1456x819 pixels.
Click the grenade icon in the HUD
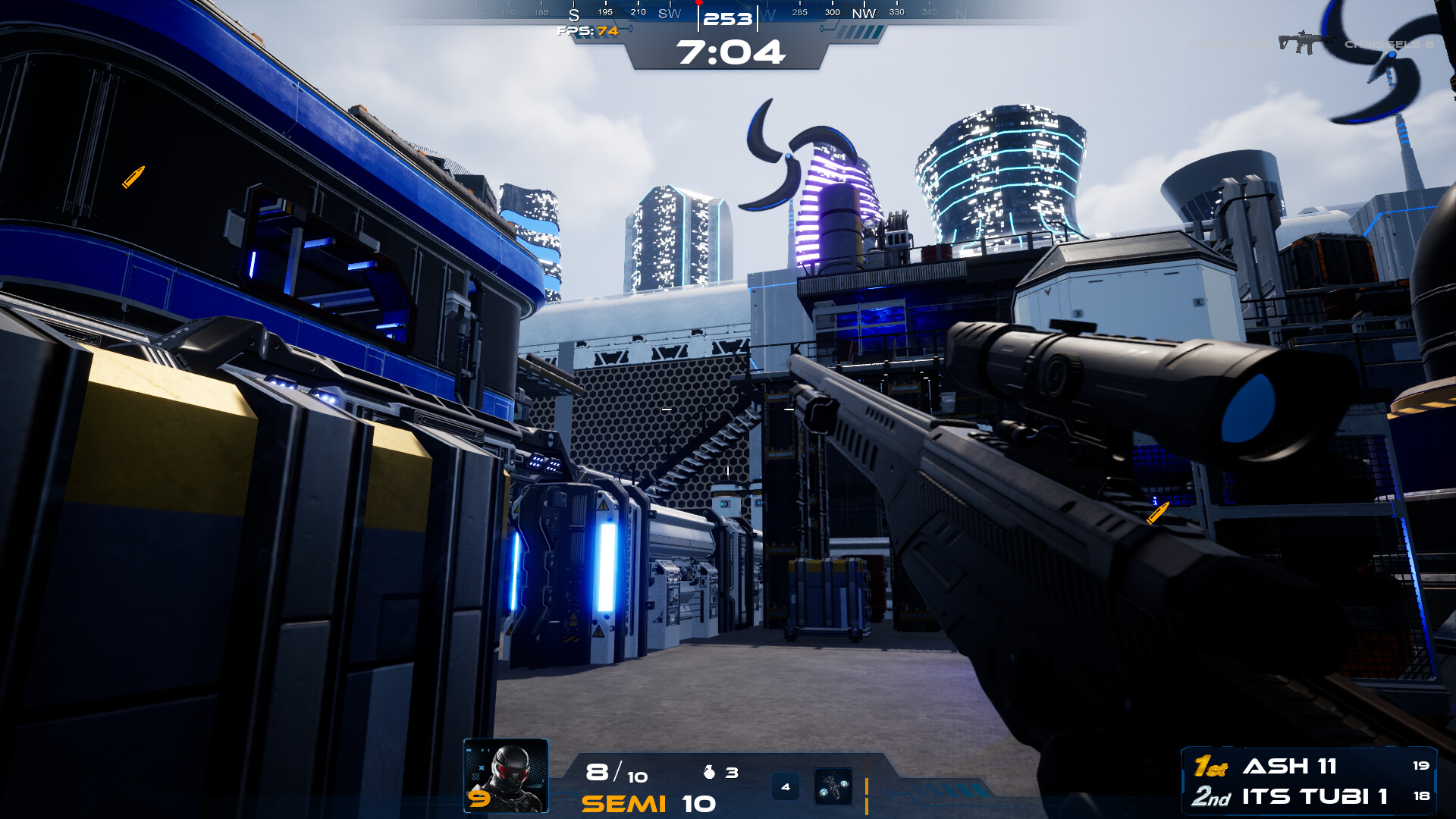709,771
